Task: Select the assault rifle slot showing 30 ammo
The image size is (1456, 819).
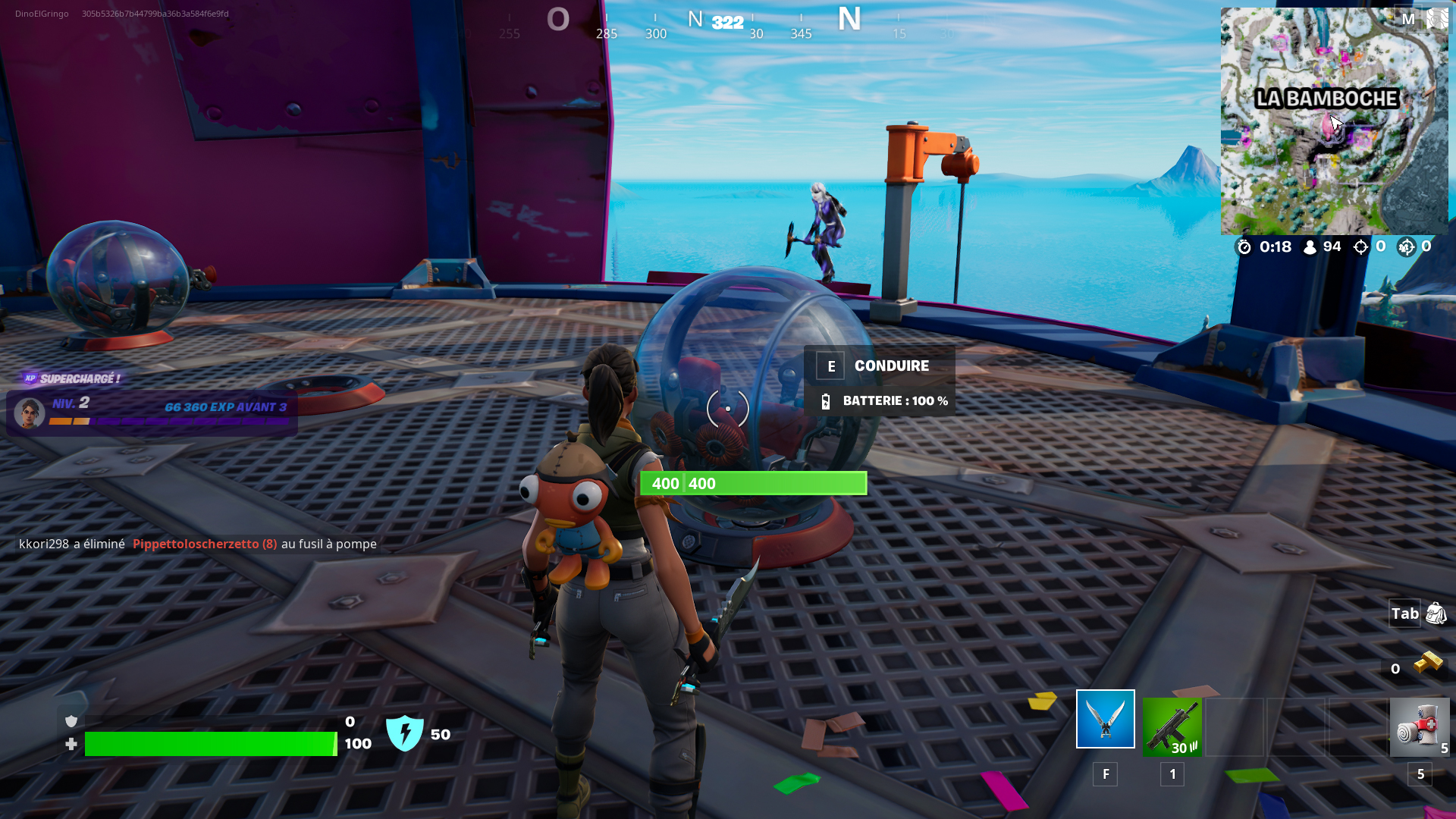Action: [x=1172, y=728]
